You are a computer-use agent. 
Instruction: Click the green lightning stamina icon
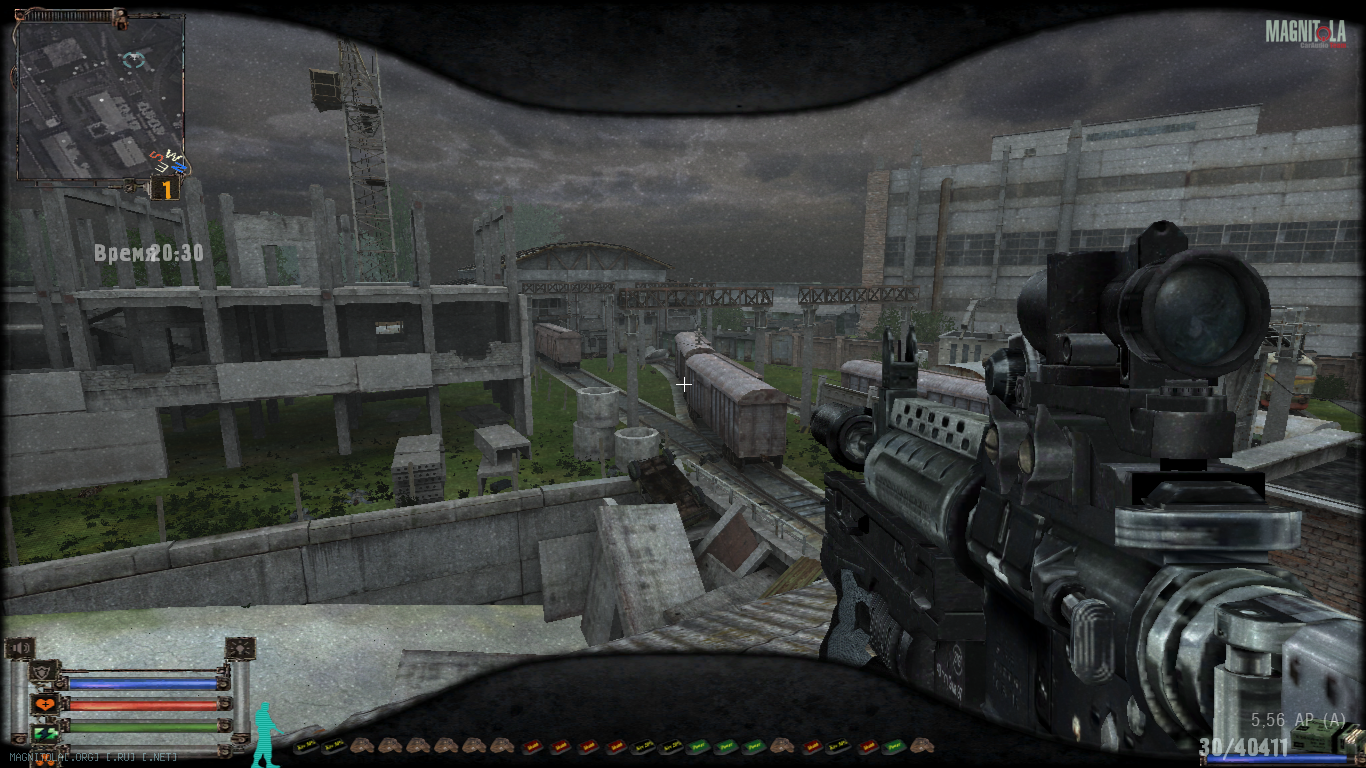point(44,734)
